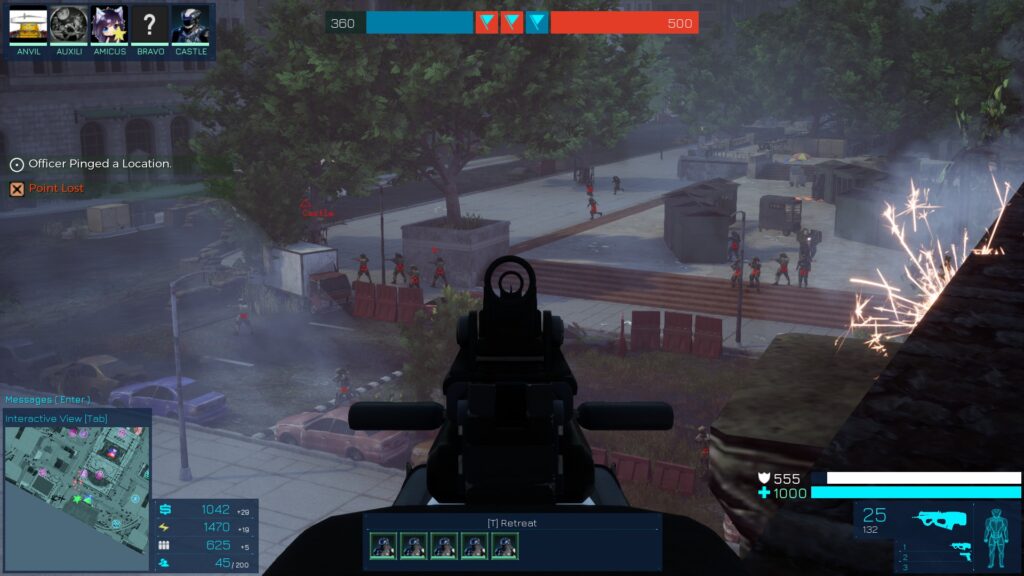The width and height of the screenshot is (1024, 576).
Task: Click the Officer Pinged a Location notification
Action: click(x=99, y=163)
